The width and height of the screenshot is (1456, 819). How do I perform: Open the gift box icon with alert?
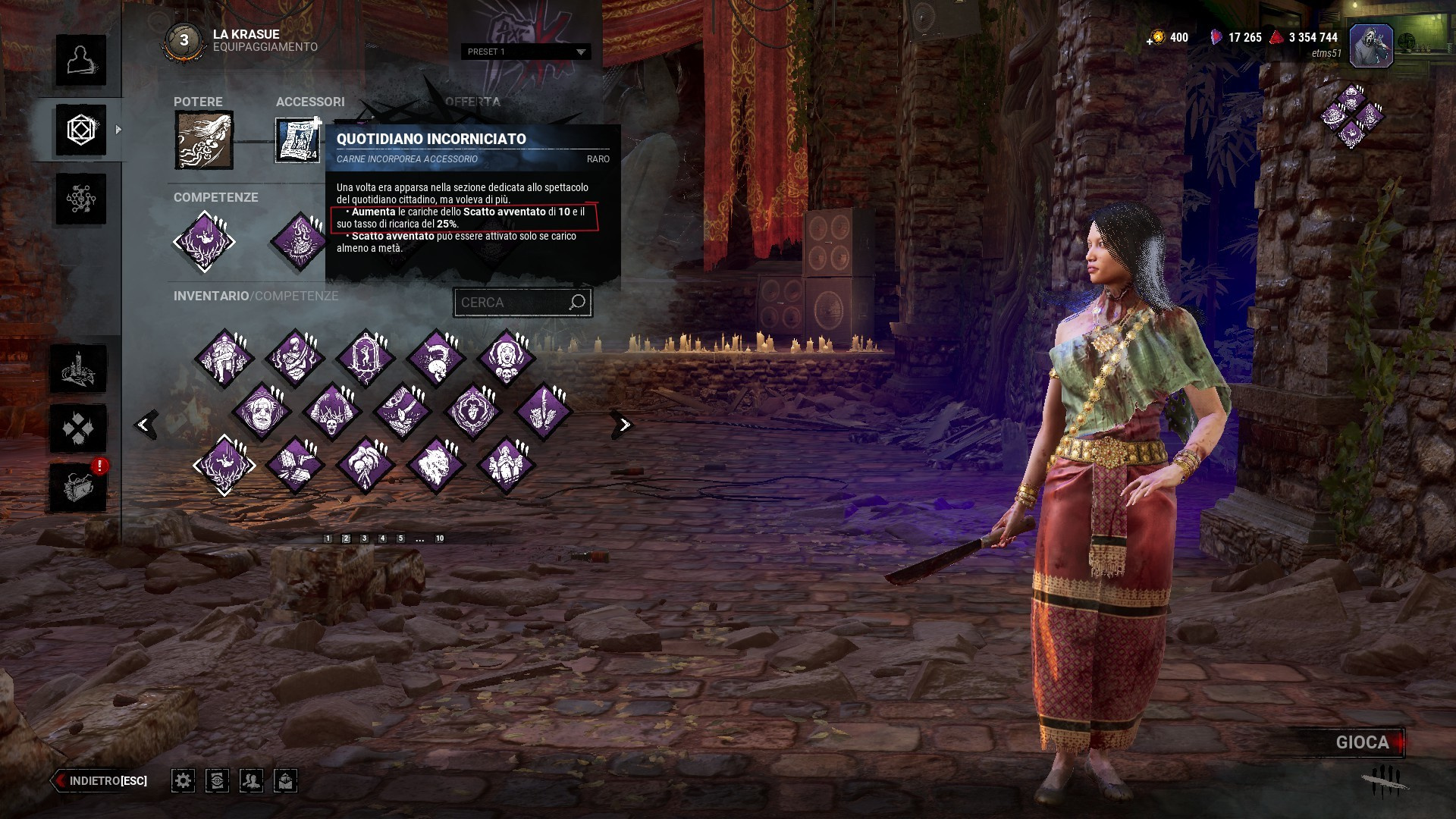tap(78, 486)
